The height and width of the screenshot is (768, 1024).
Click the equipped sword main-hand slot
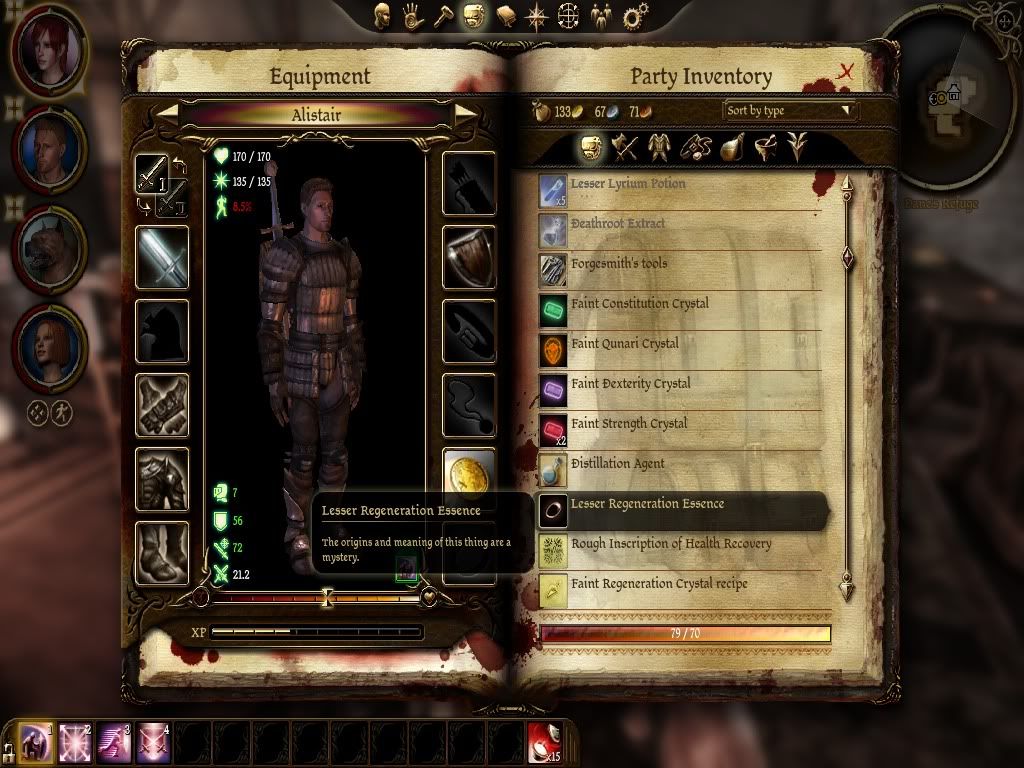[x=162, y=257]
